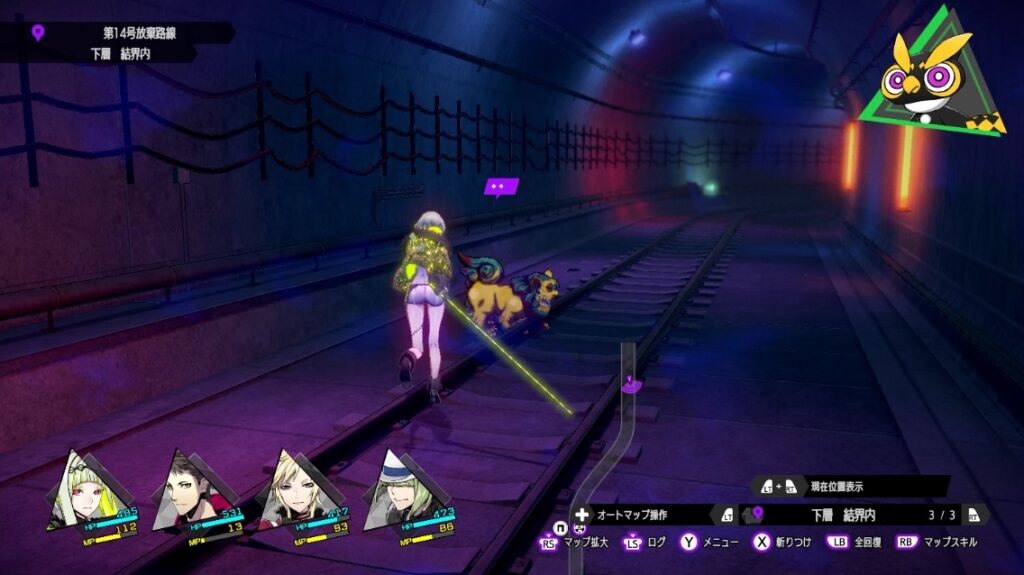1024x575 pixels.
Task: Click the purple speech bubble above the demon
Action: (x=501, y=186)
